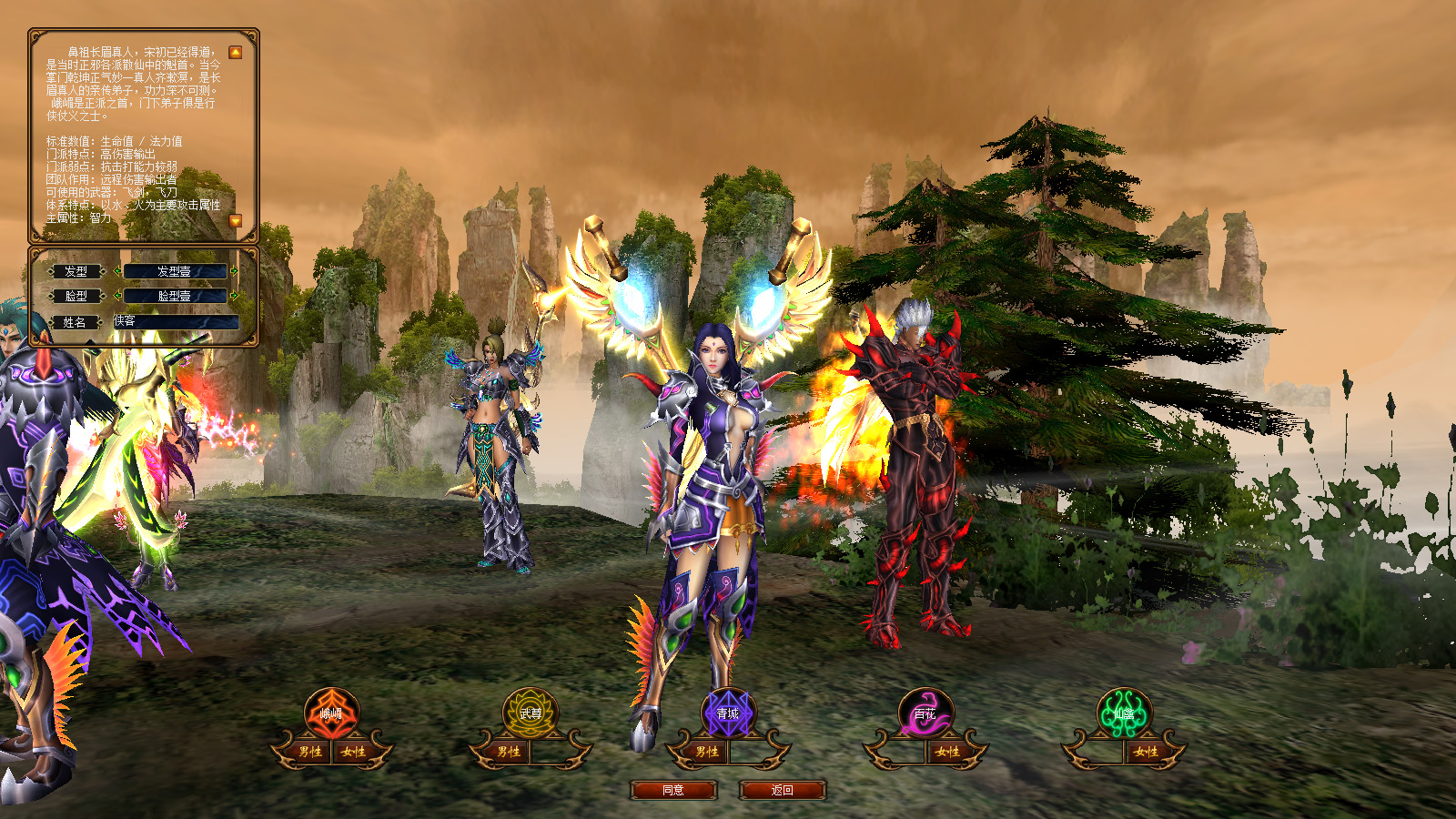Select the green 仙禽 faction emblem
This screenshot has height=819, width=1456.
1124,713
